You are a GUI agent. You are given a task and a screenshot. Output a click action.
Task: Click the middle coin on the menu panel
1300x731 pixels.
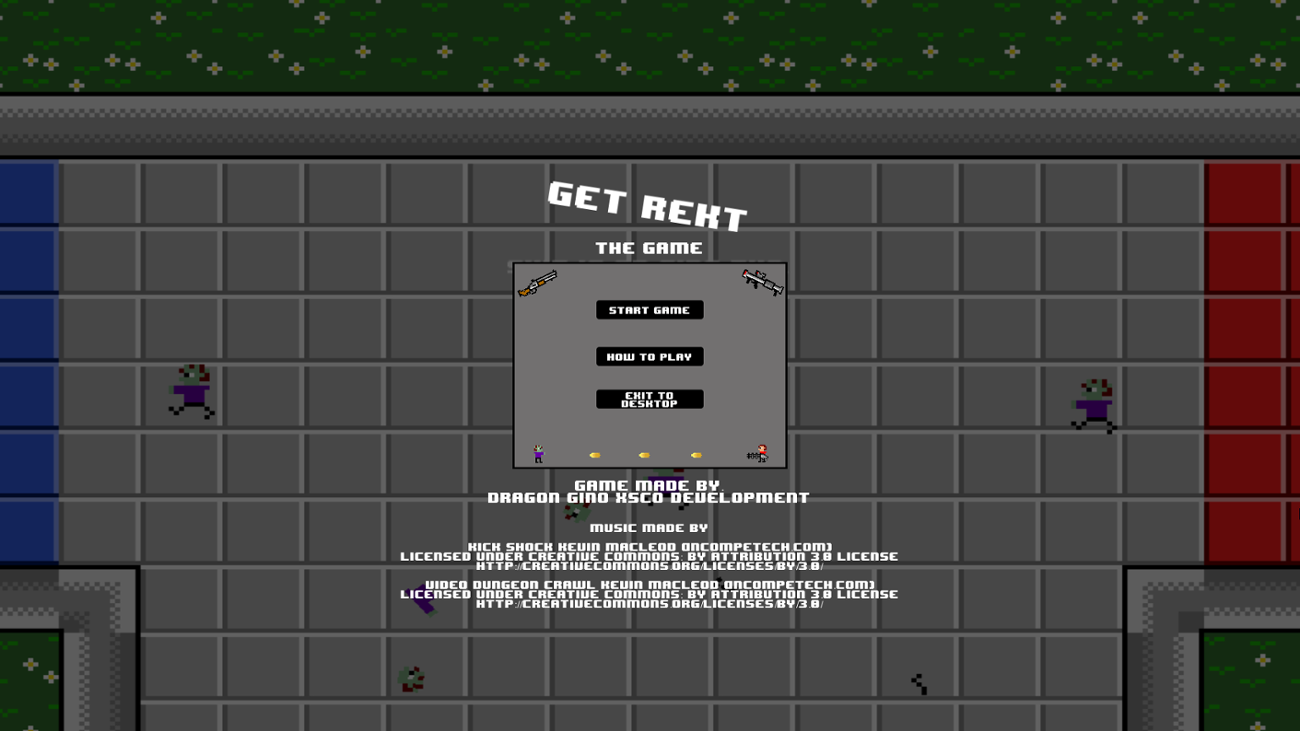643,453
